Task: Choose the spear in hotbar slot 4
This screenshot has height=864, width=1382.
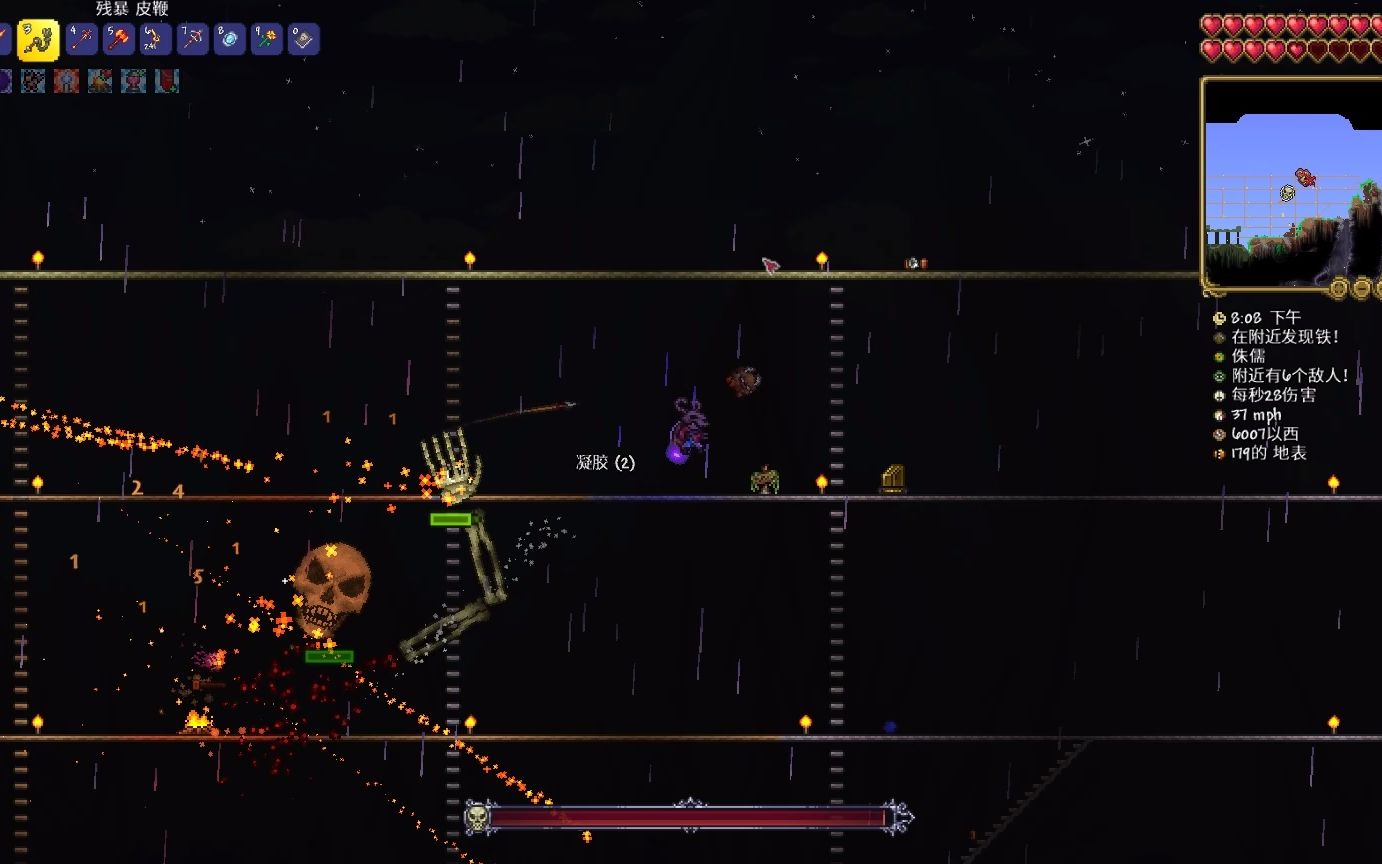Action: (82, 39)
